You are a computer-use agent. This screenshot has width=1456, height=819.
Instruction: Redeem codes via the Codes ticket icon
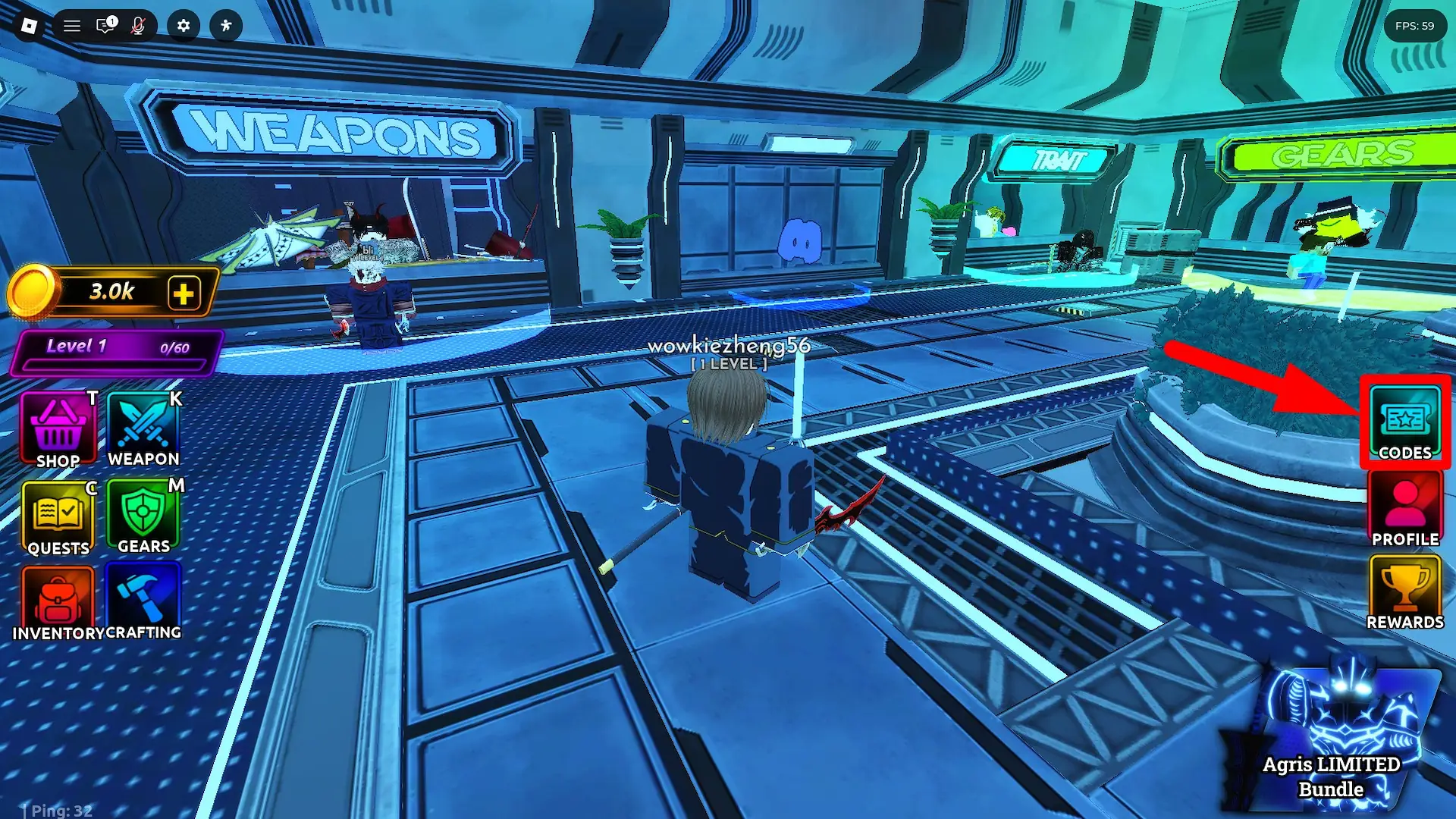coord(1404,421)
